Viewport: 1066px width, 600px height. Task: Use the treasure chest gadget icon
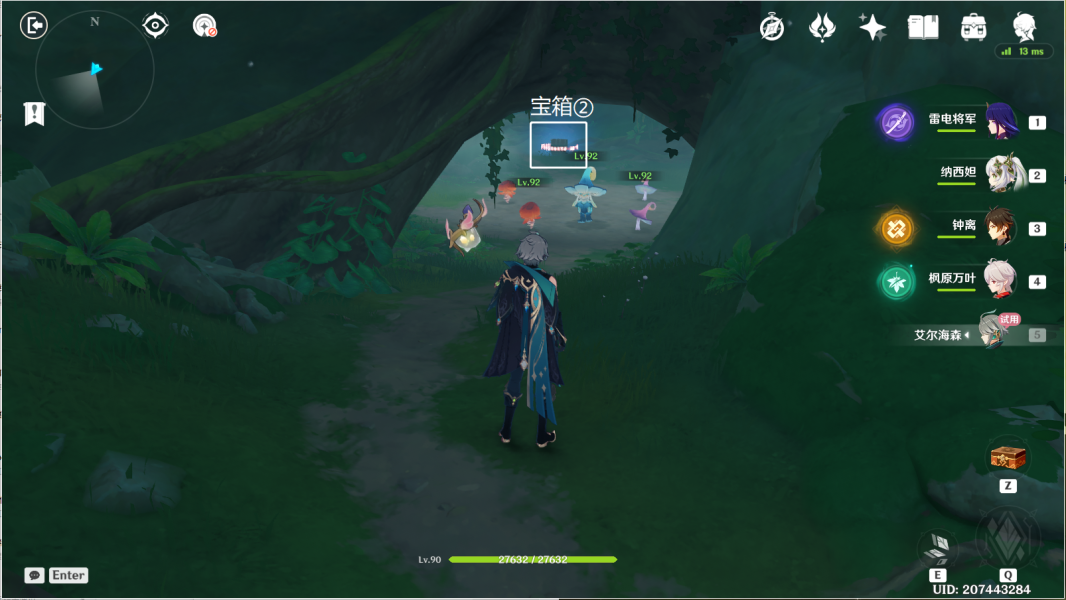coord(1008,459)
